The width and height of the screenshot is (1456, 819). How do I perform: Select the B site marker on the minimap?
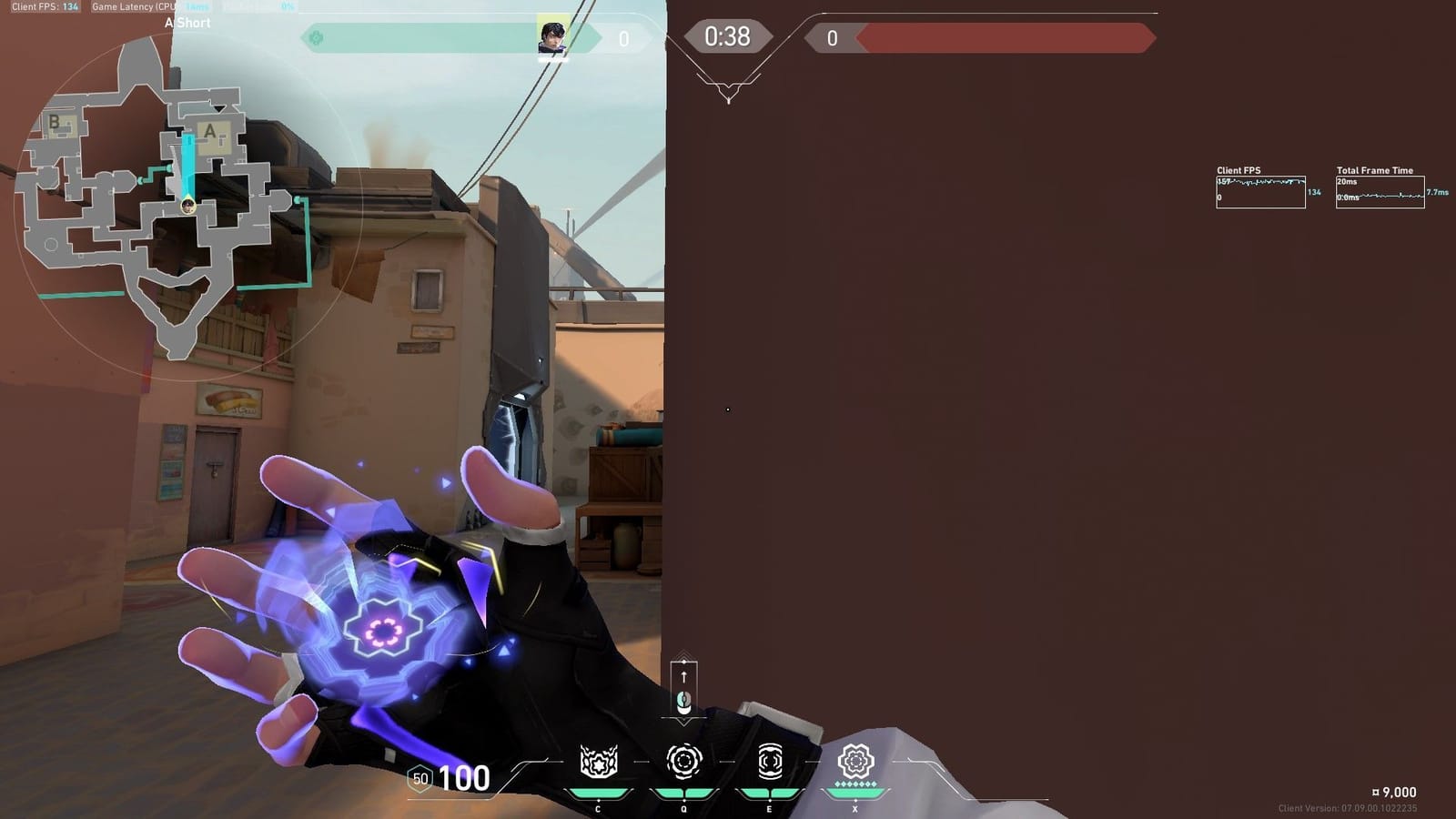pos(55,122)
